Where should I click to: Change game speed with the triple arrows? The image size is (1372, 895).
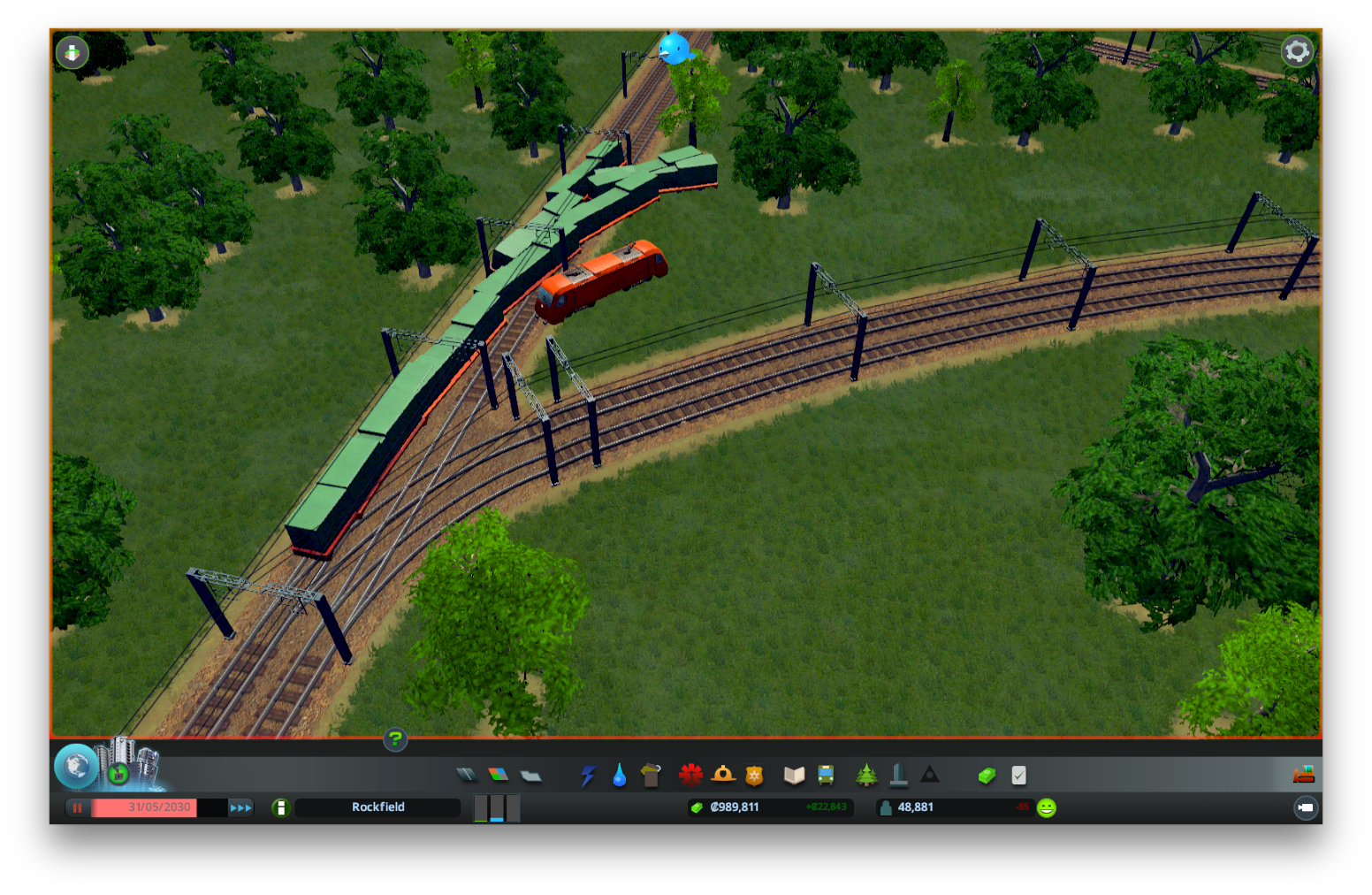pyautogui.click(x=240, y=807)
